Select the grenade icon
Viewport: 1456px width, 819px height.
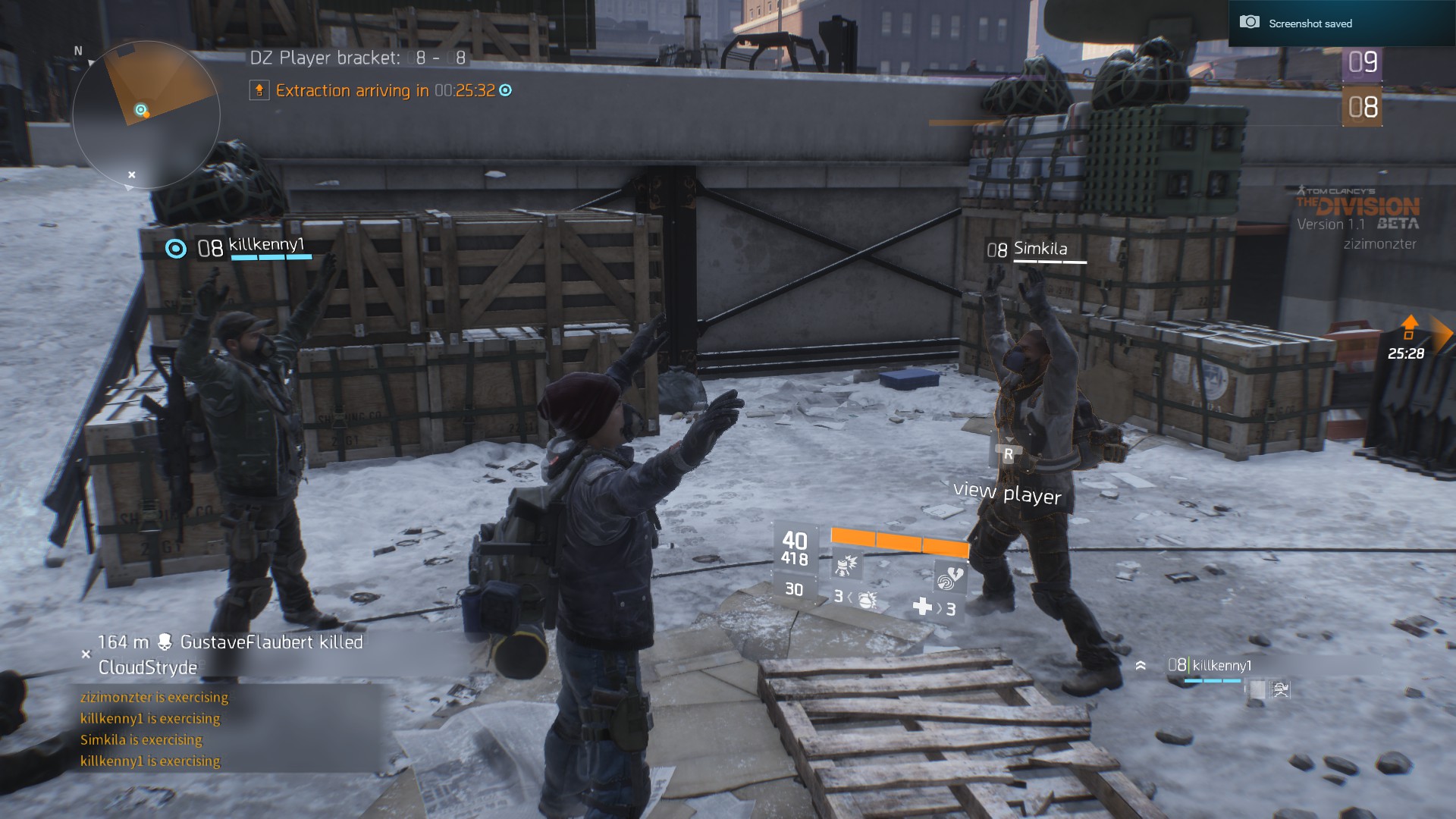click(x=867, y=599)
